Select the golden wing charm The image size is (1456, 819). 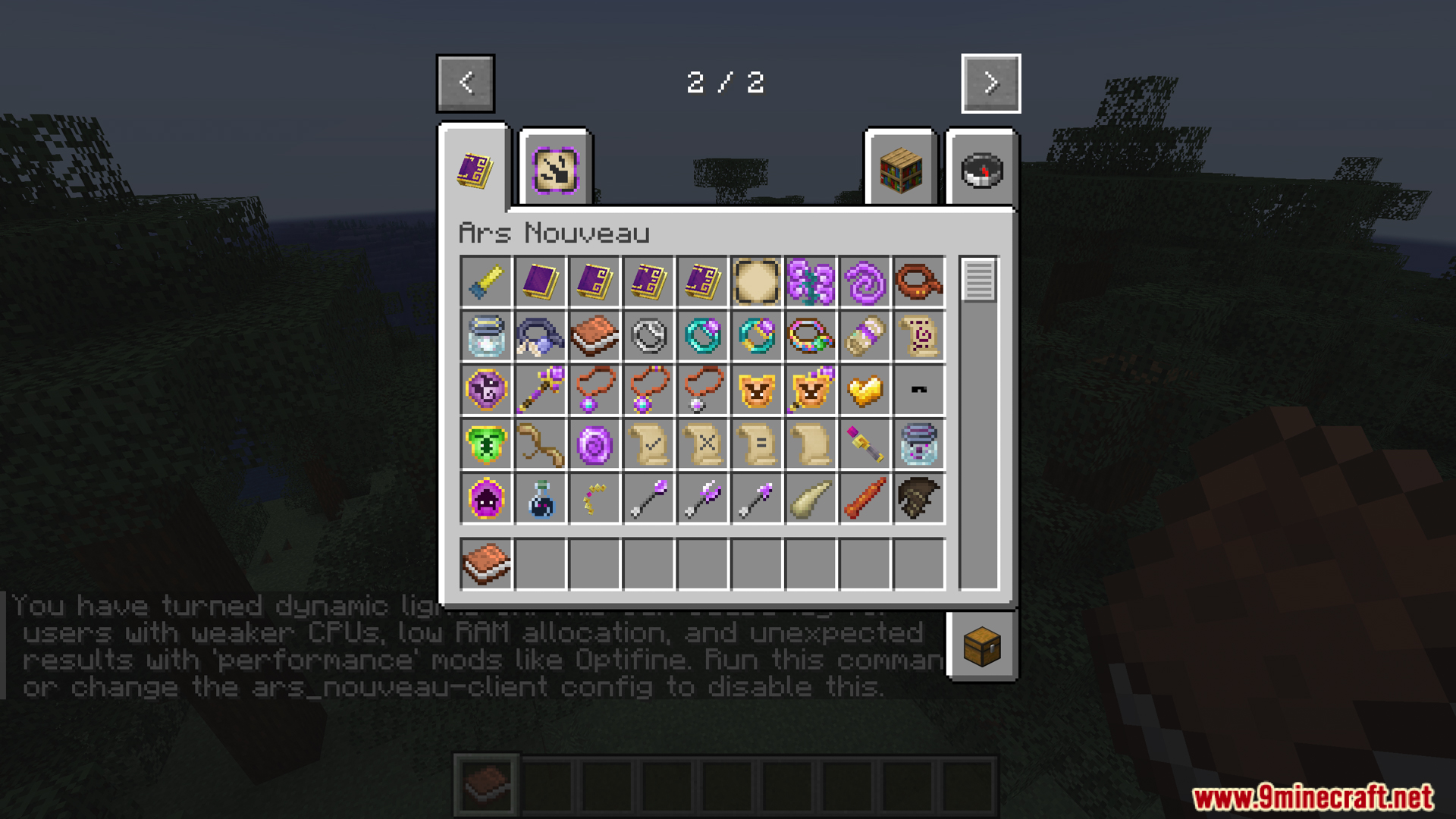point(864,390)
